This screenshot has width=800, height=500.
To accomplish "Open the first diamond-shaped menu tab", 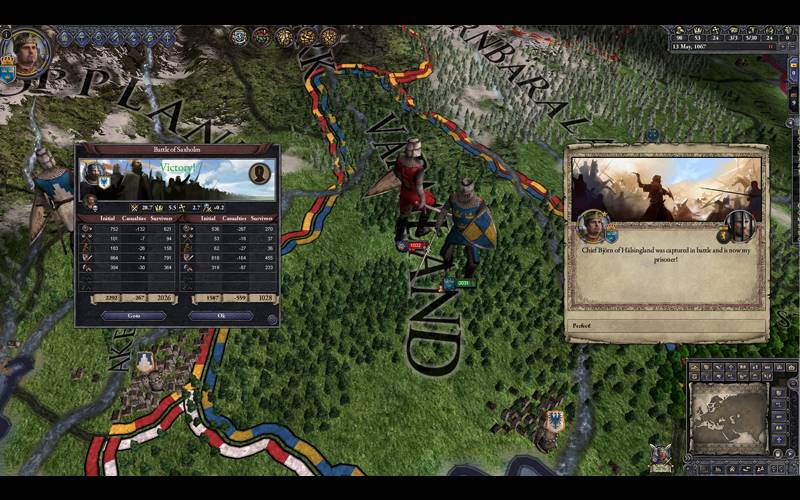I will tap(66, 37).
